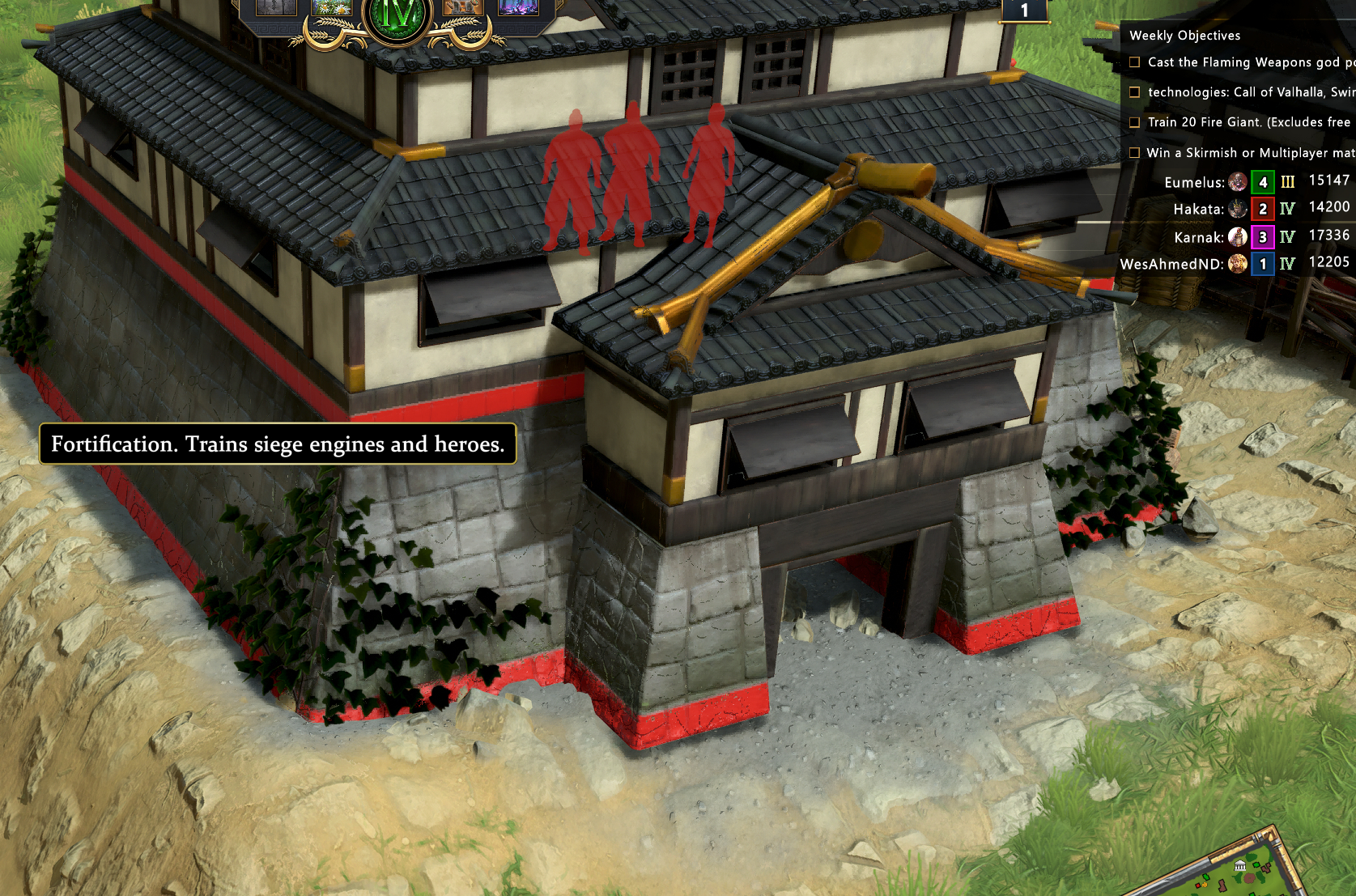The width and height of the screenshot is (1356, 896).
Task: Click the minimap temple marker
Action: click(1239, 867)
